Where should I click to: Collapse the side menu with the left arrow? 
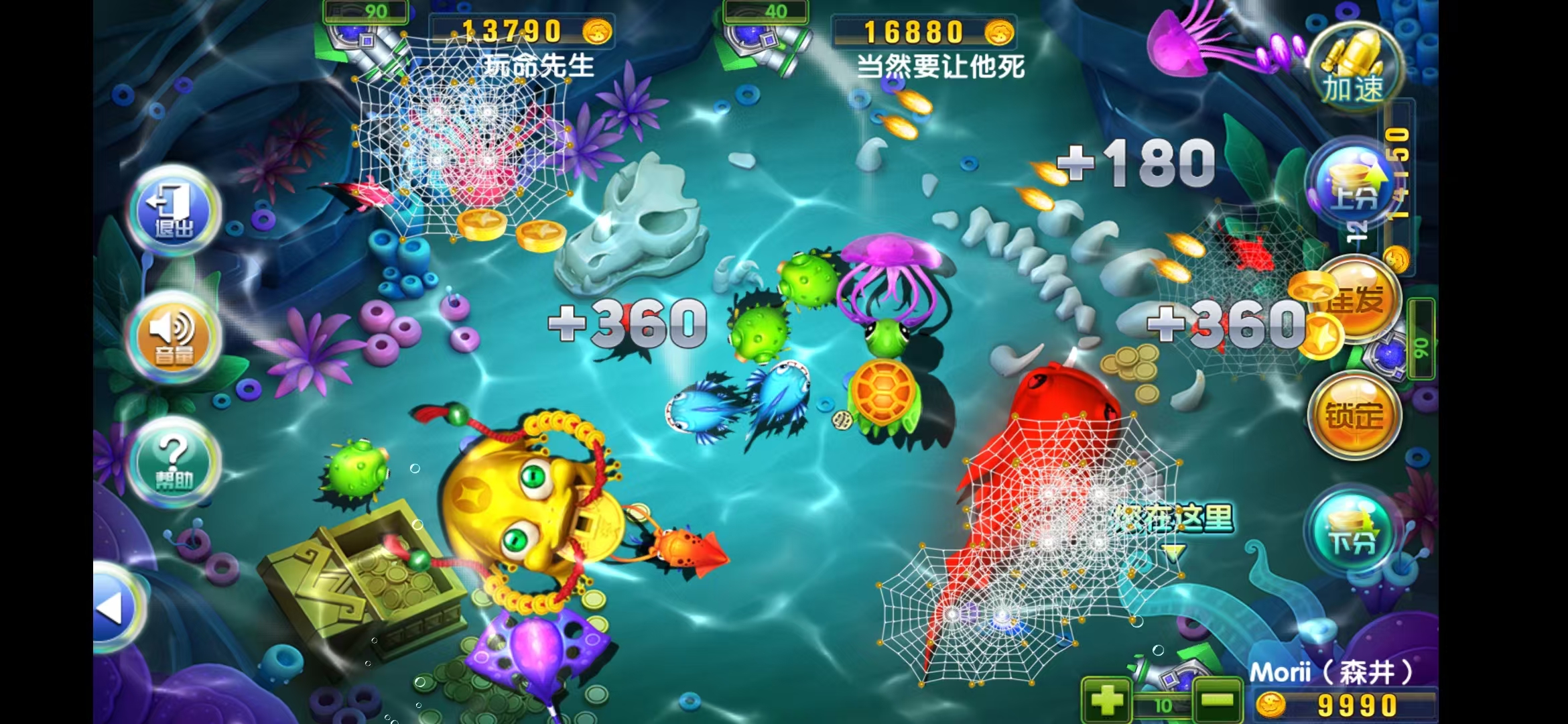(114, 607)
